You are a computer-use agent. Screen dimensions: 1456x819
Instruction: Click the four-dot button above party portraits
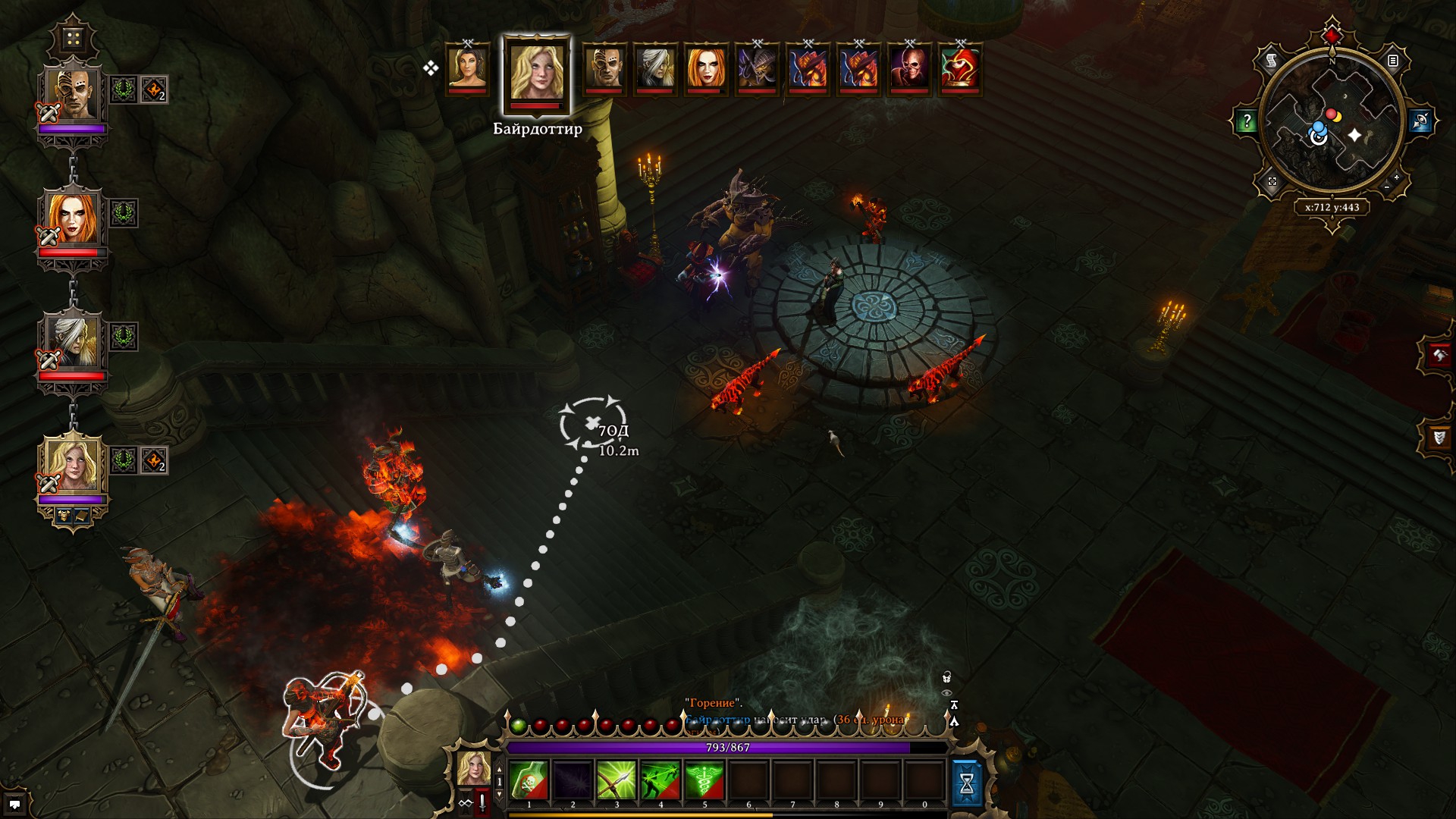pos(73,39)
